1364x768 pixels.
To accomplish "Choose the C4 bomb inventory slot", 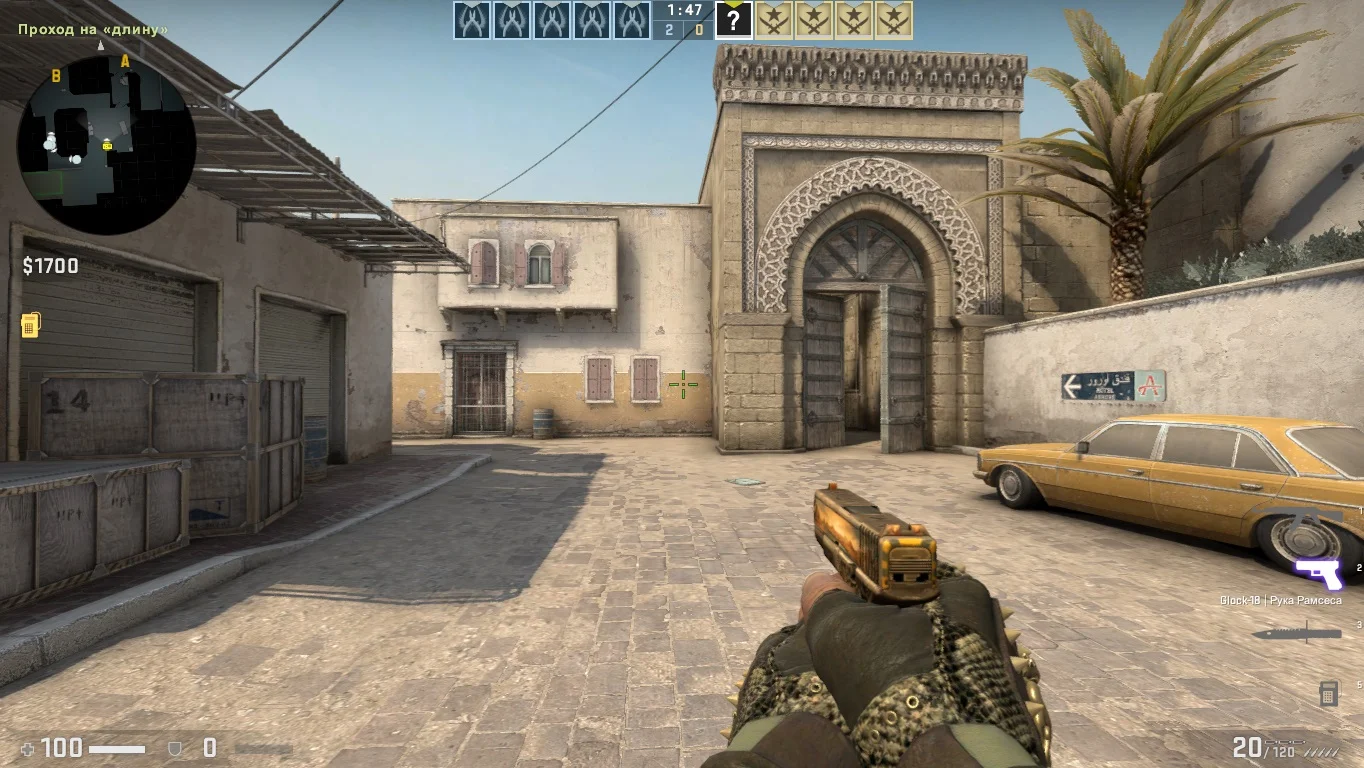I will (x=1328, y=692).
